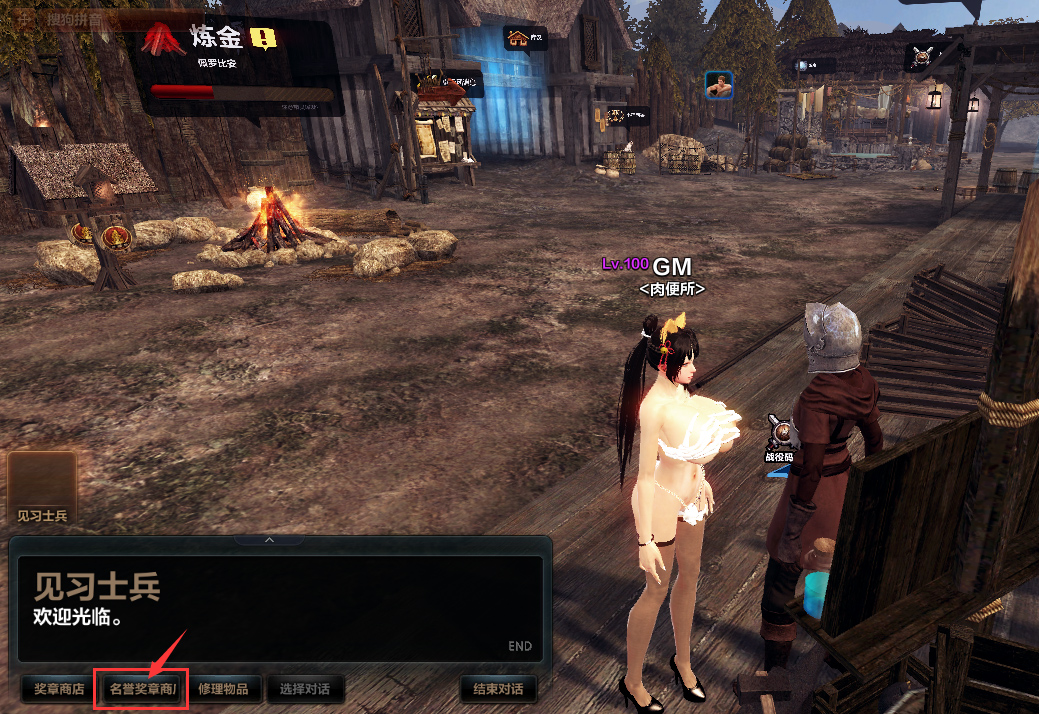Select the 选择对话 dialogue option
1039x714 pixels.
(x=312, y=689)
